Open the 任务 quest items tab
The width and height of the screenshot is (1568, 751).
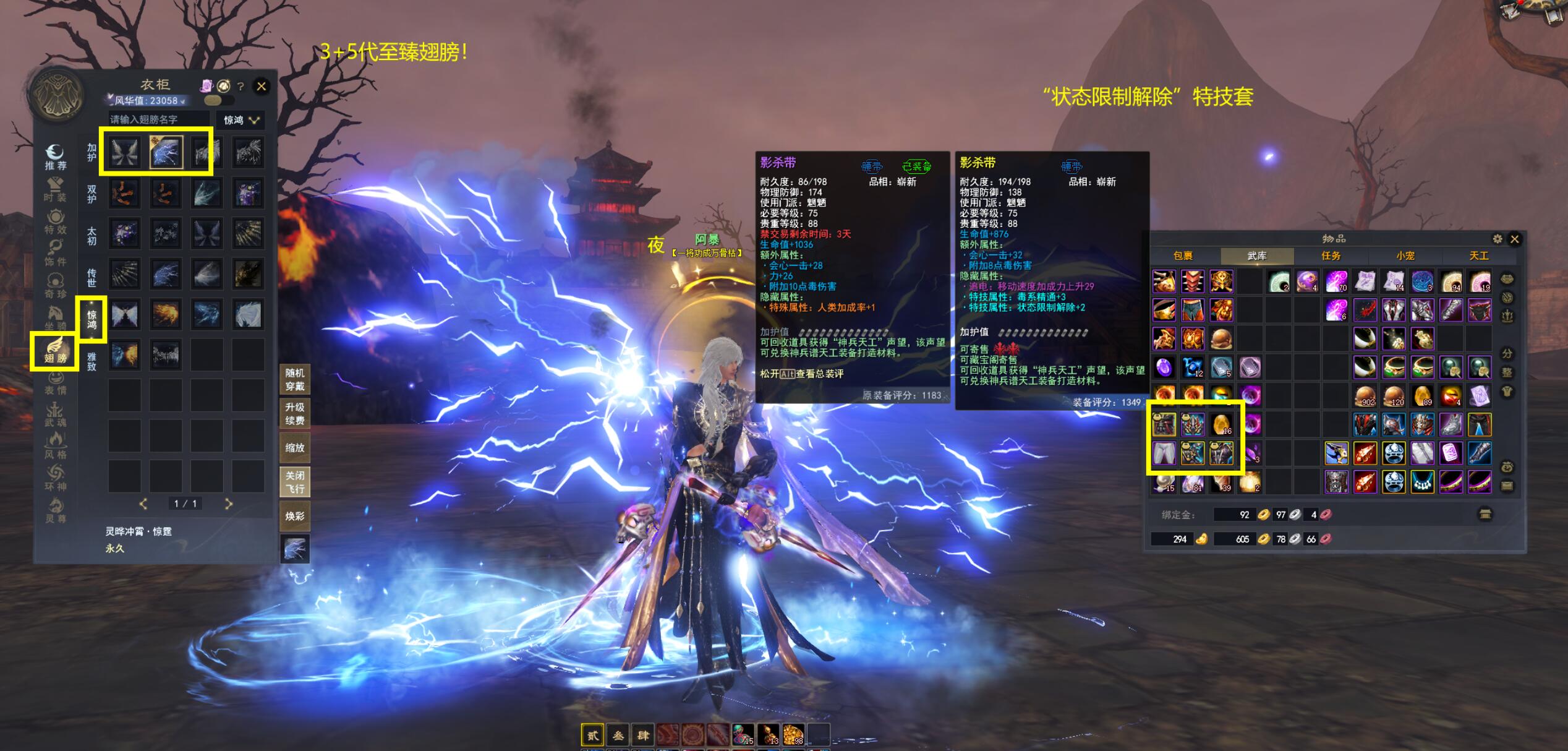click(1331, 255)
